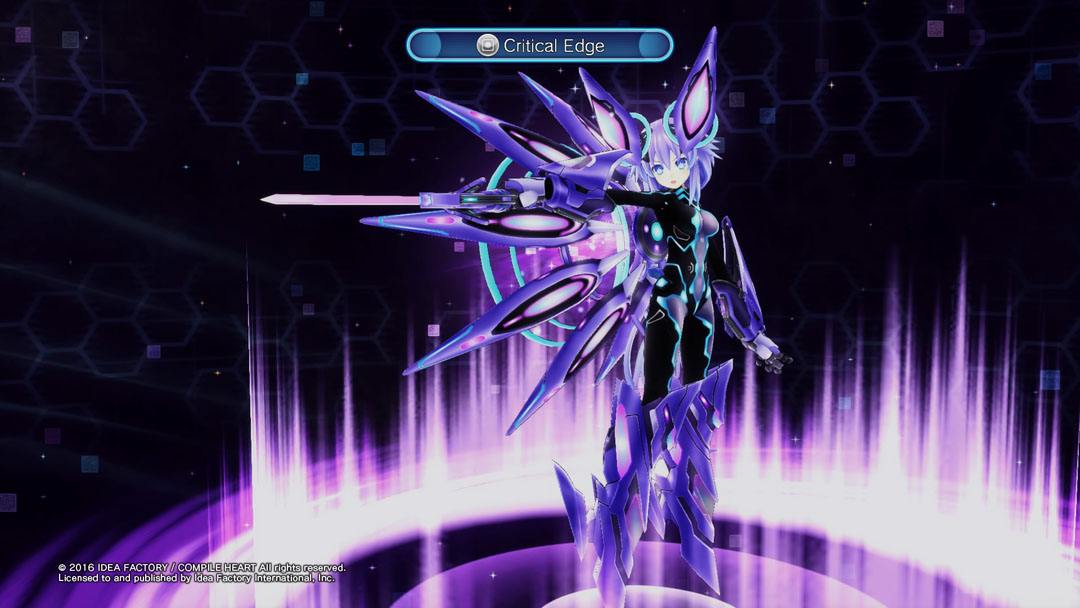Click the Critical Edge skill banner
Screen dimensions: 1080x608
(539, 45)
